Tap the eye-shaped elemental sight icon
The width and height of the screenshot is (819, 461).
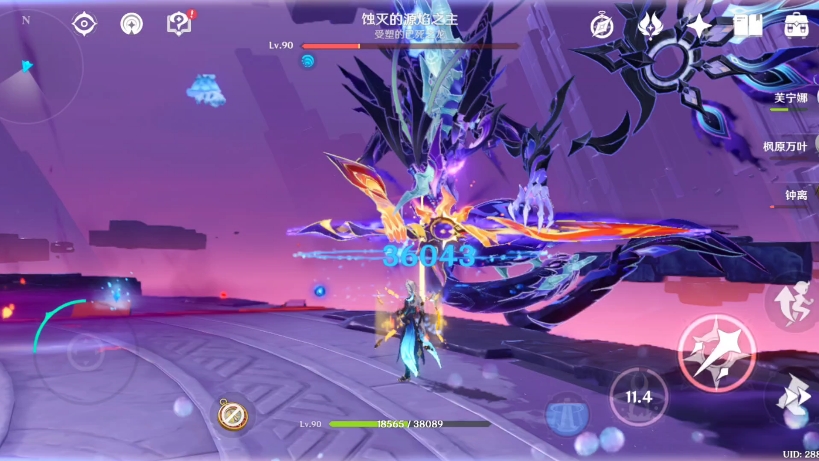85,24
